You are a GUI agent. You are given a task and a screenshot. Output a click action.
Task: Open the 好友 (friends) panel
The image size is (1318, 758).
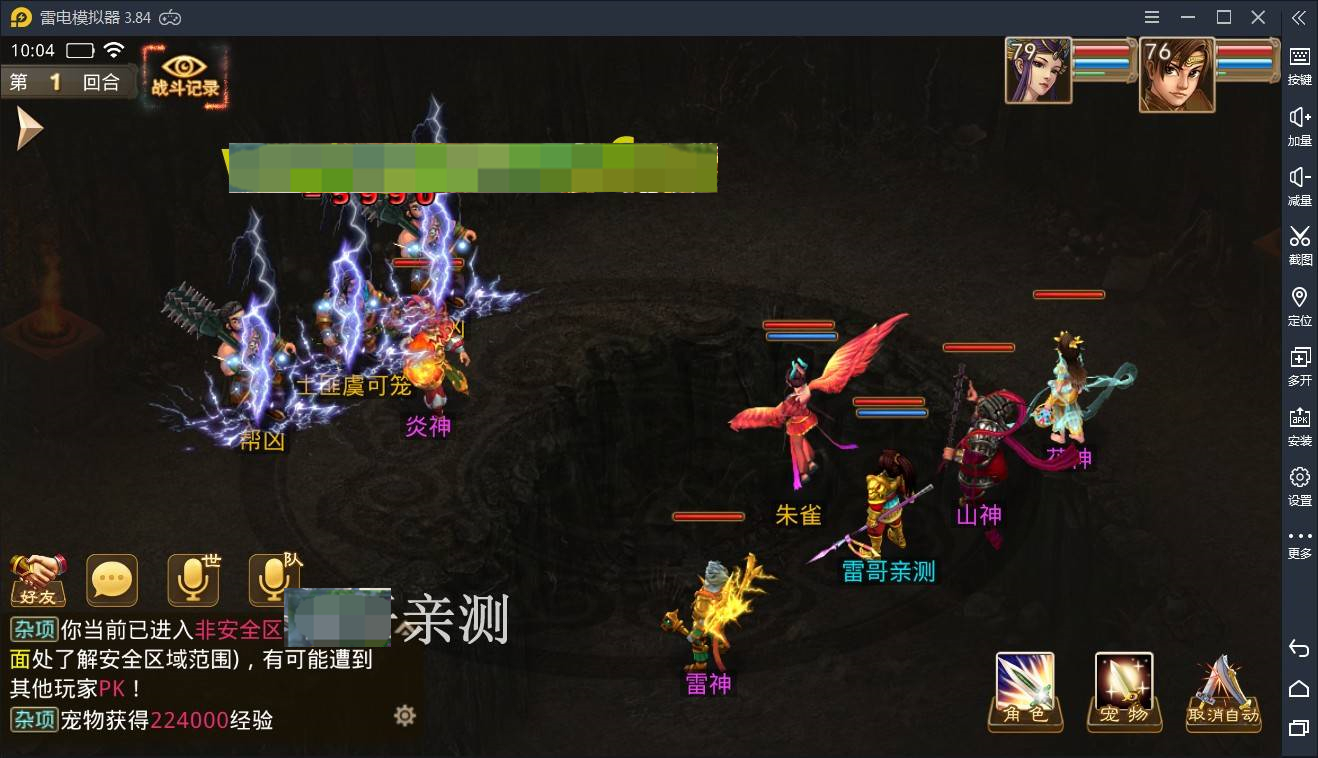click(38, 580)
